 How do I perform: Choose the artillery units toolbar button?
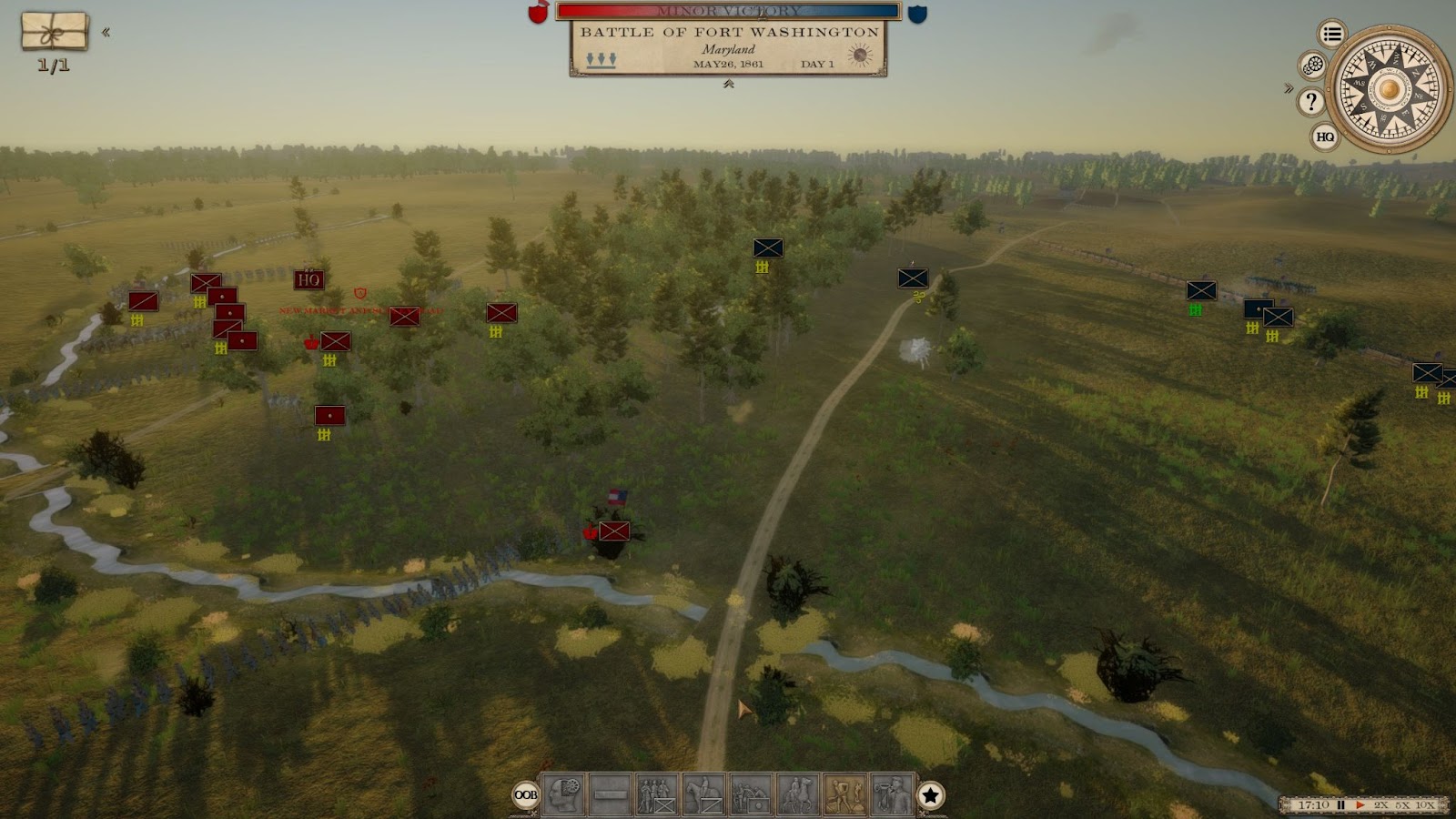pos(752,794)
